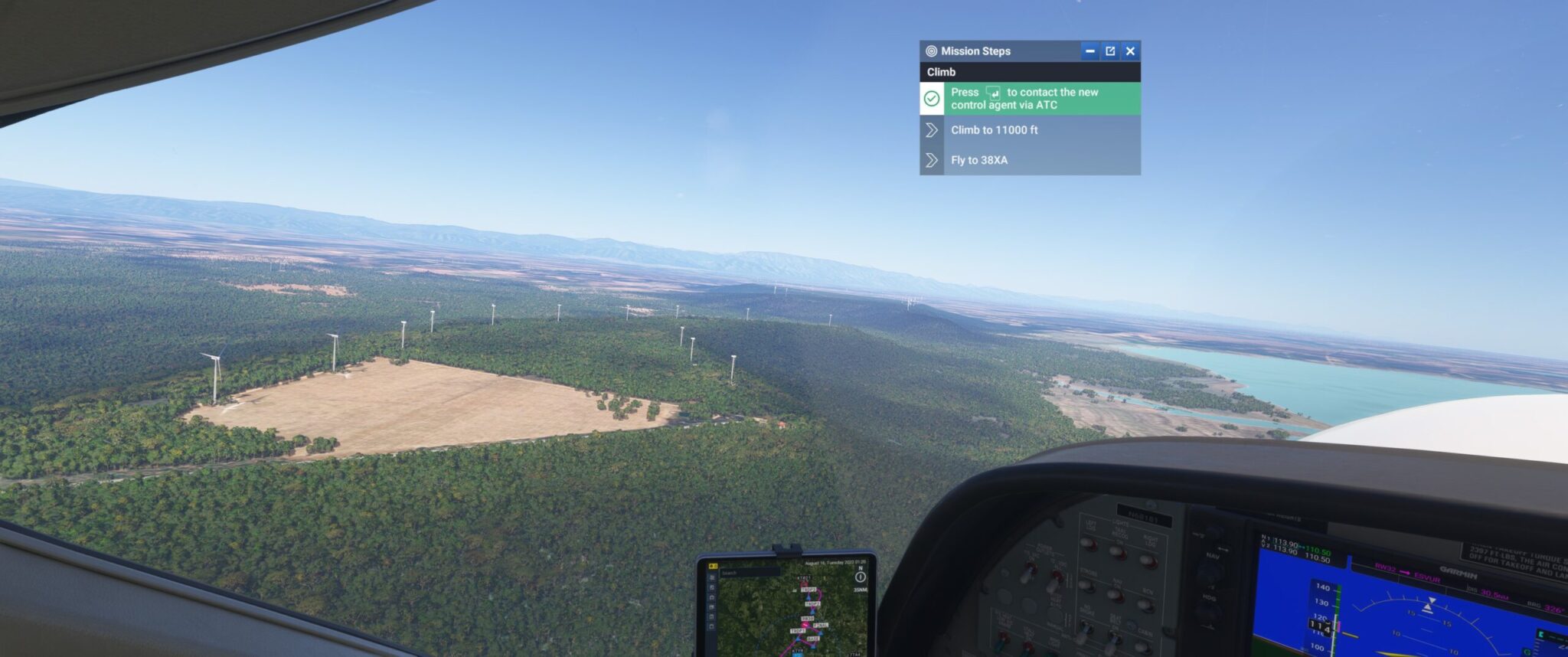The width and height of the screenshot is (1568, 657).
Task: Select the top sidebar icon on the tablet
Action: tap(712, 577)
